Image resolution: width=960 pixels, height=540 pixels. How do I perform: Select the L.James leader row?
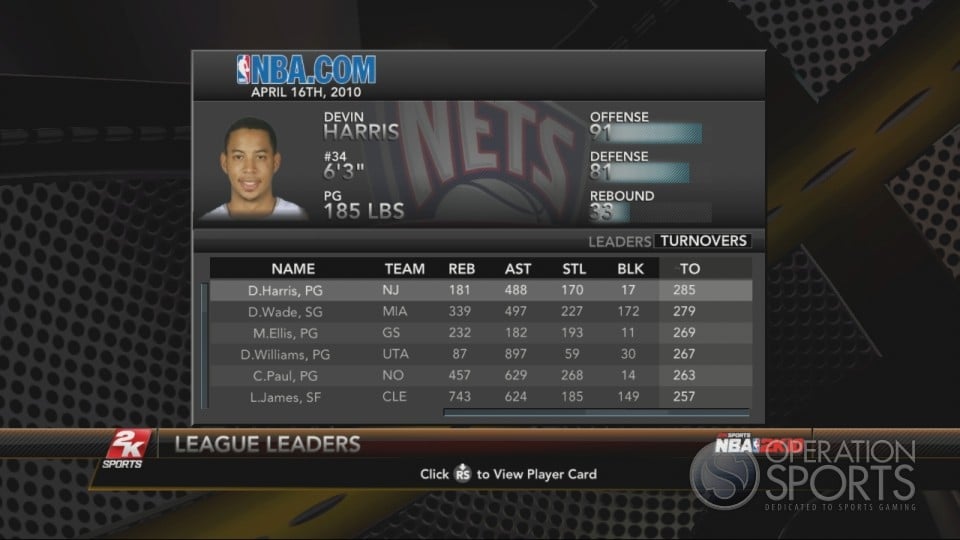pyautogui.click(x=480, y=397)
